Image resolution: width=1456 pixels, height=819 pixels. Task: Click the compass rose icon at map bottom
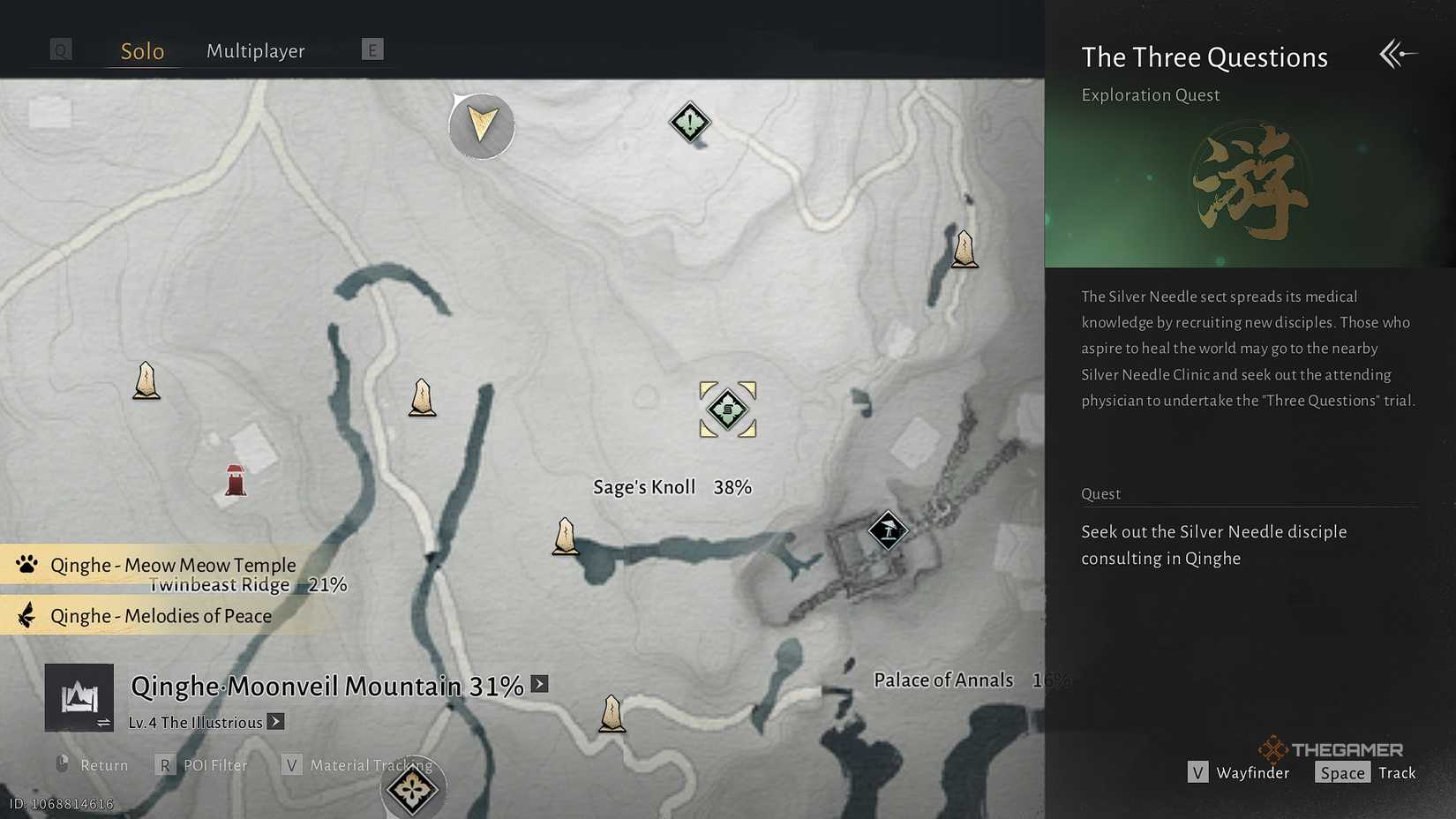[413, 790]
